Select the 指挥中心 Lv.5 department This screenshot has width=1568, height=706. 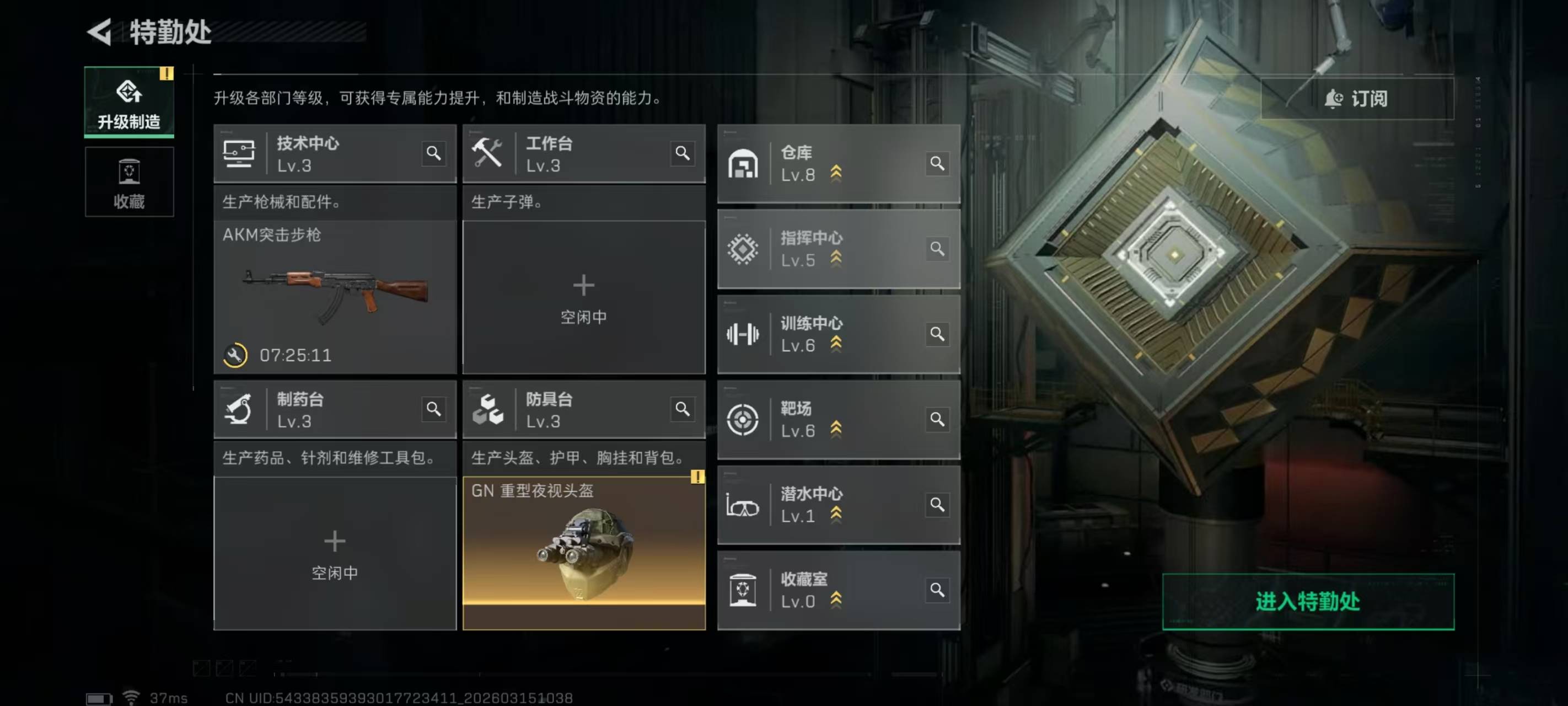coord(821,249)
